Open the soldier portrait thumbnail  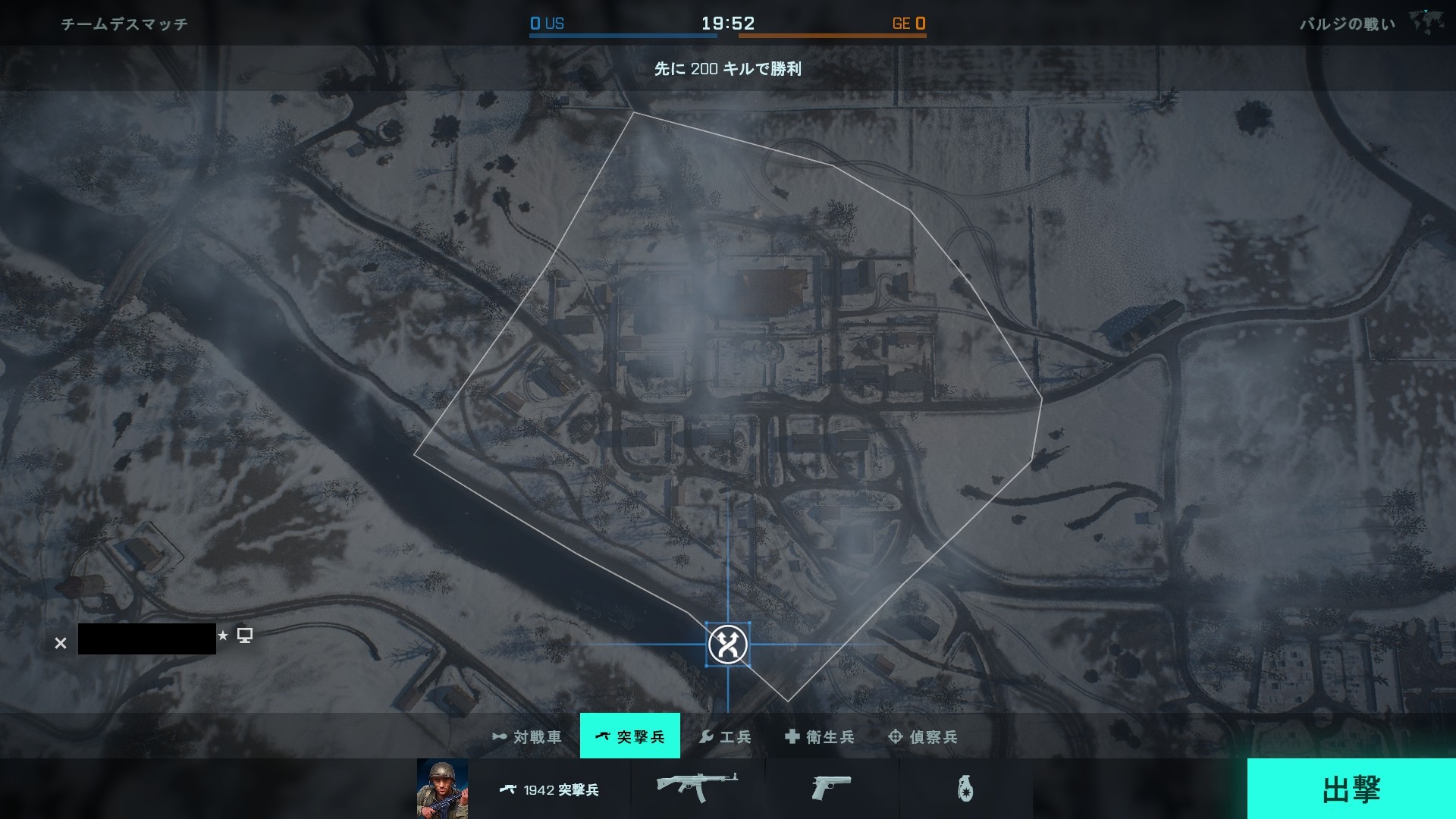click(442, 789)
